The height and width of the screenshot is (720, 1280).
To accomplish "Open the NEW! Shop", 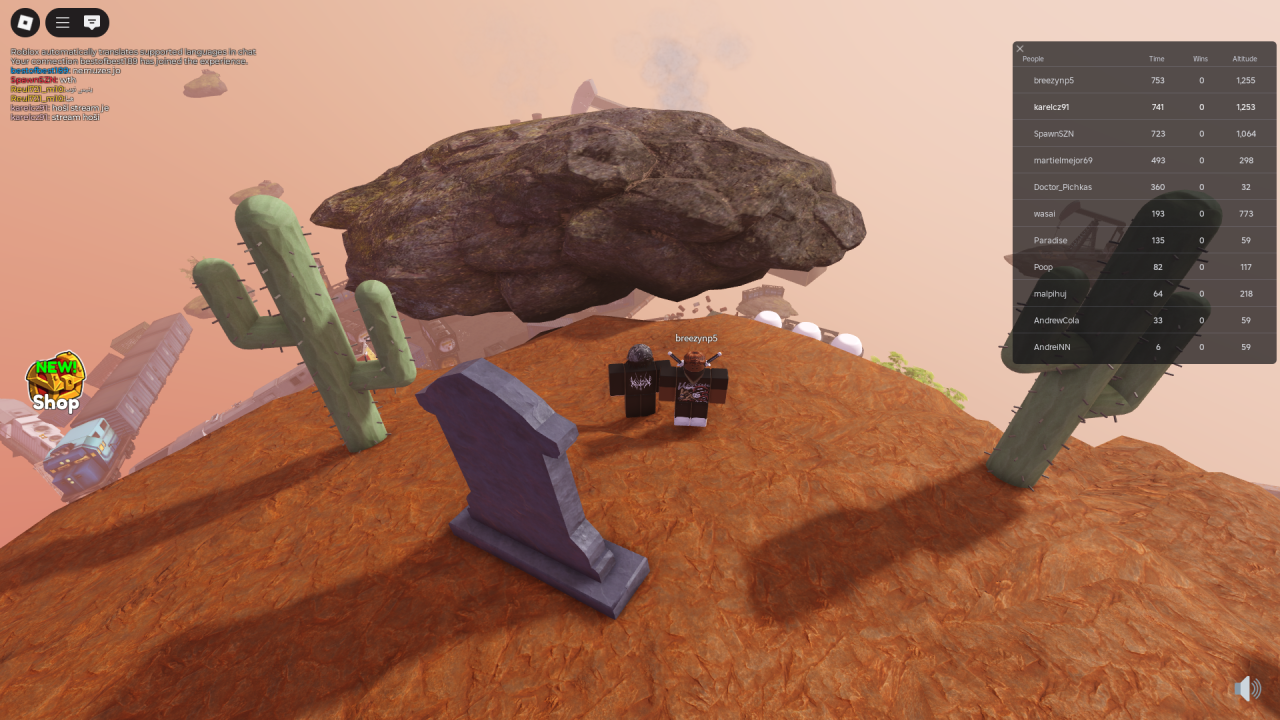I will 55,383.
